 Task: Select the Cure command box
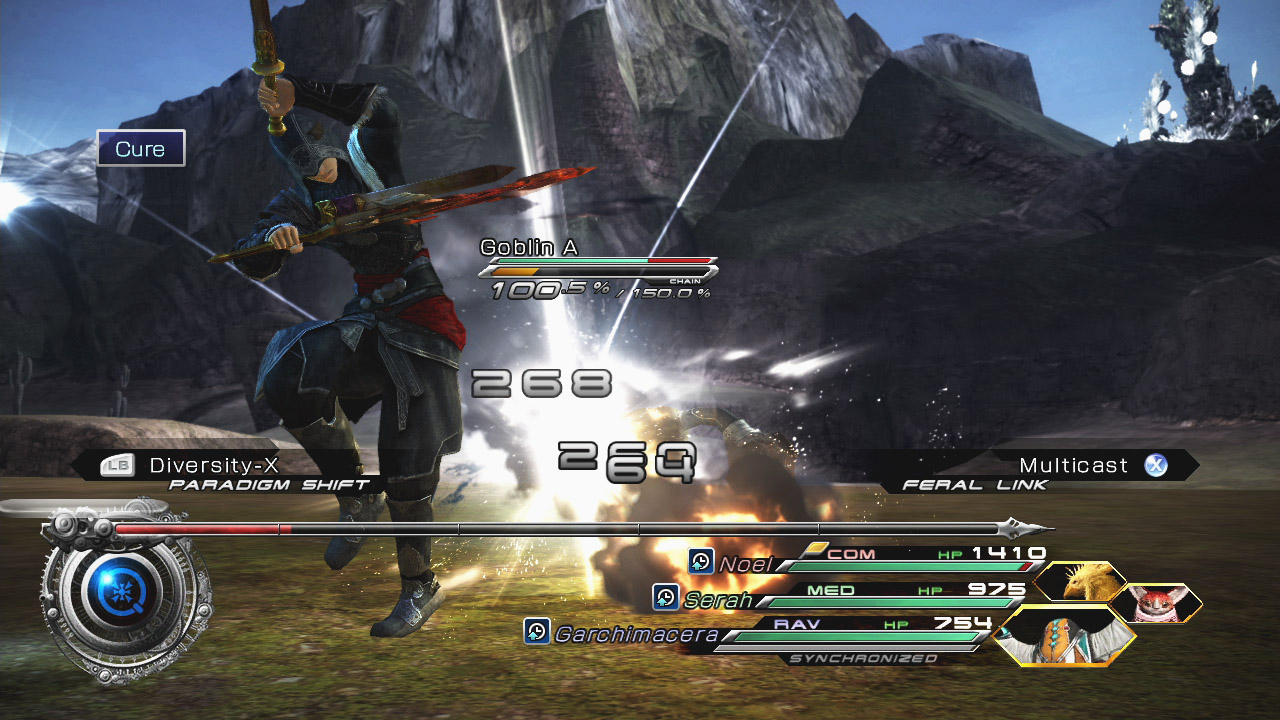click(x=141, y=149)
